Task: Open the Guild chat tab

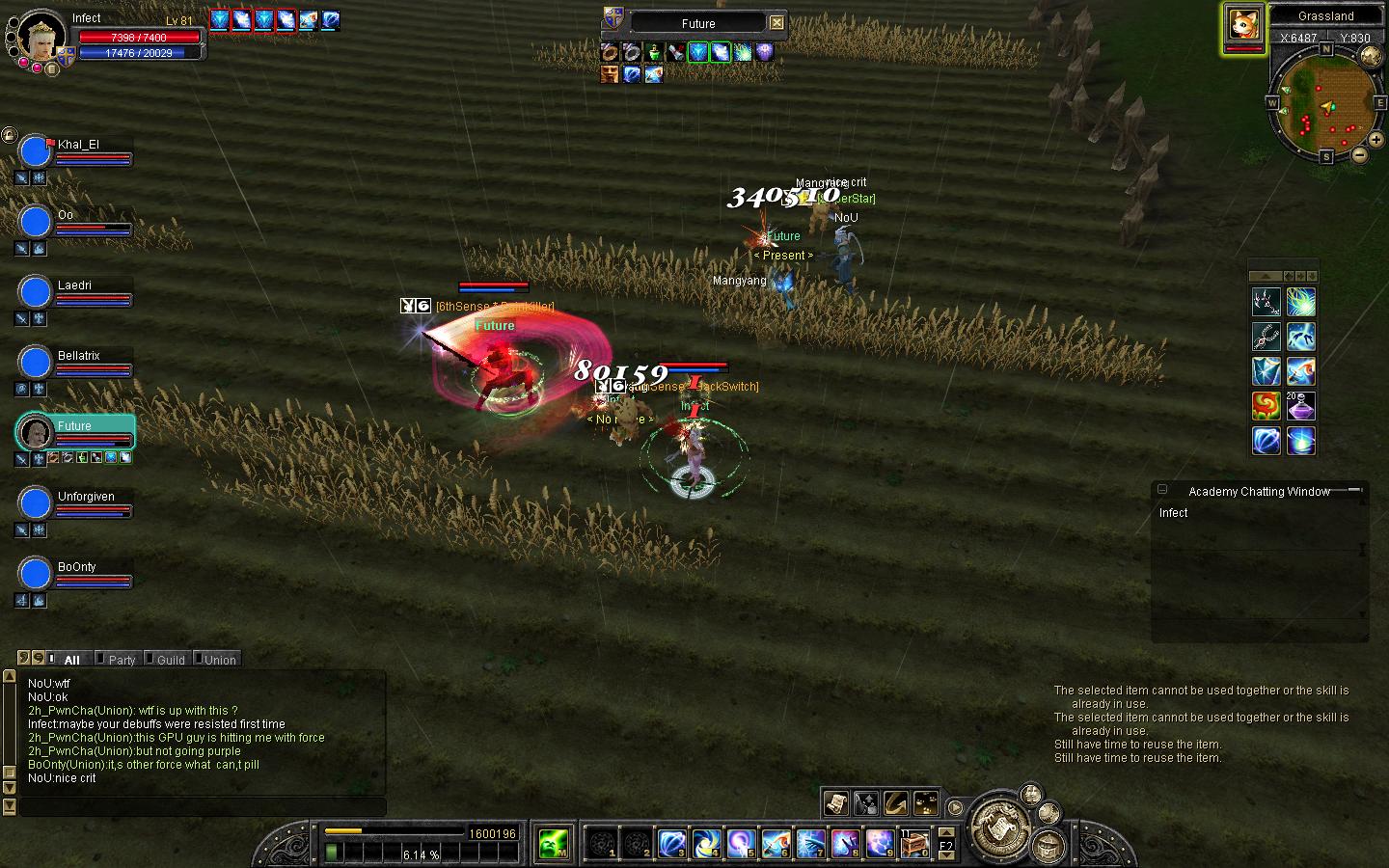Action: coord(171,660)
